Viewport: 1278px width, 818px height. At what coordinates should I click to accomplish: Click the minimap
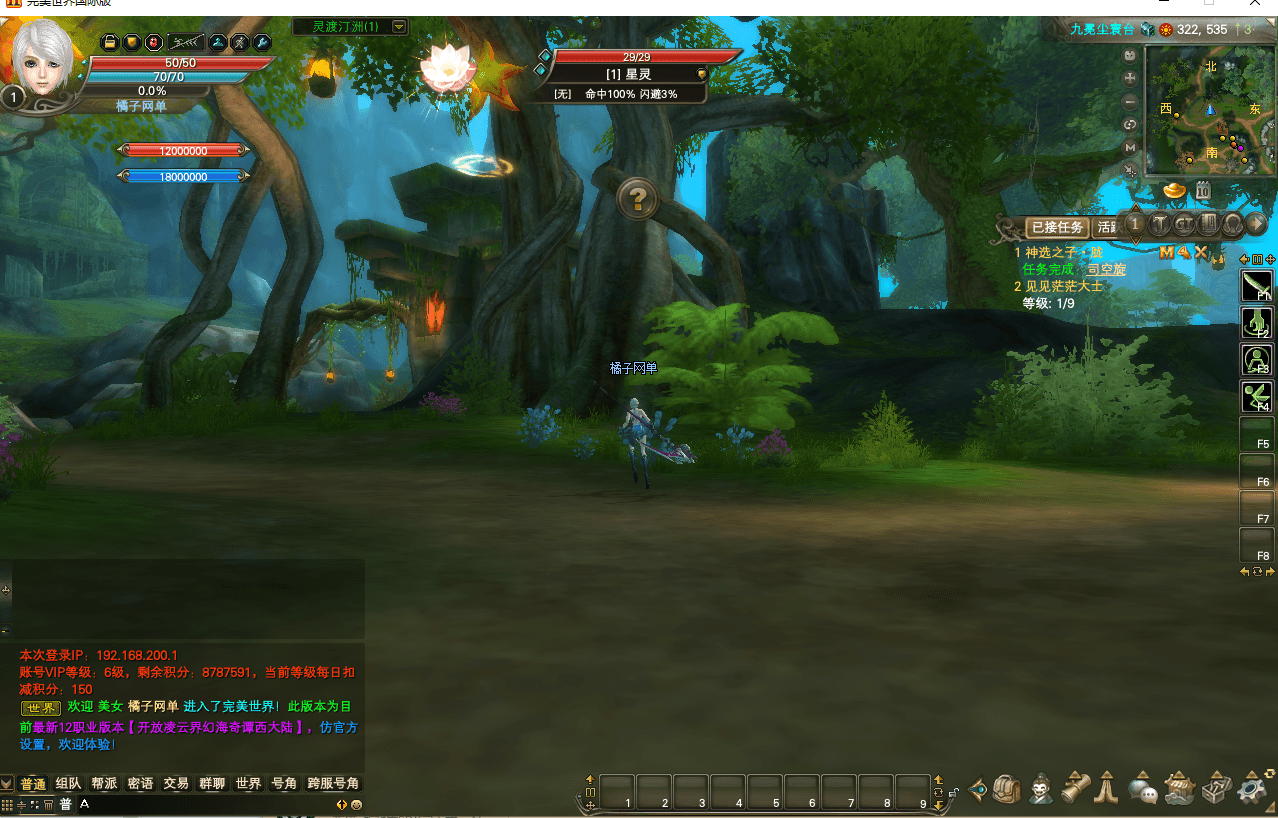coord(1208,110)
